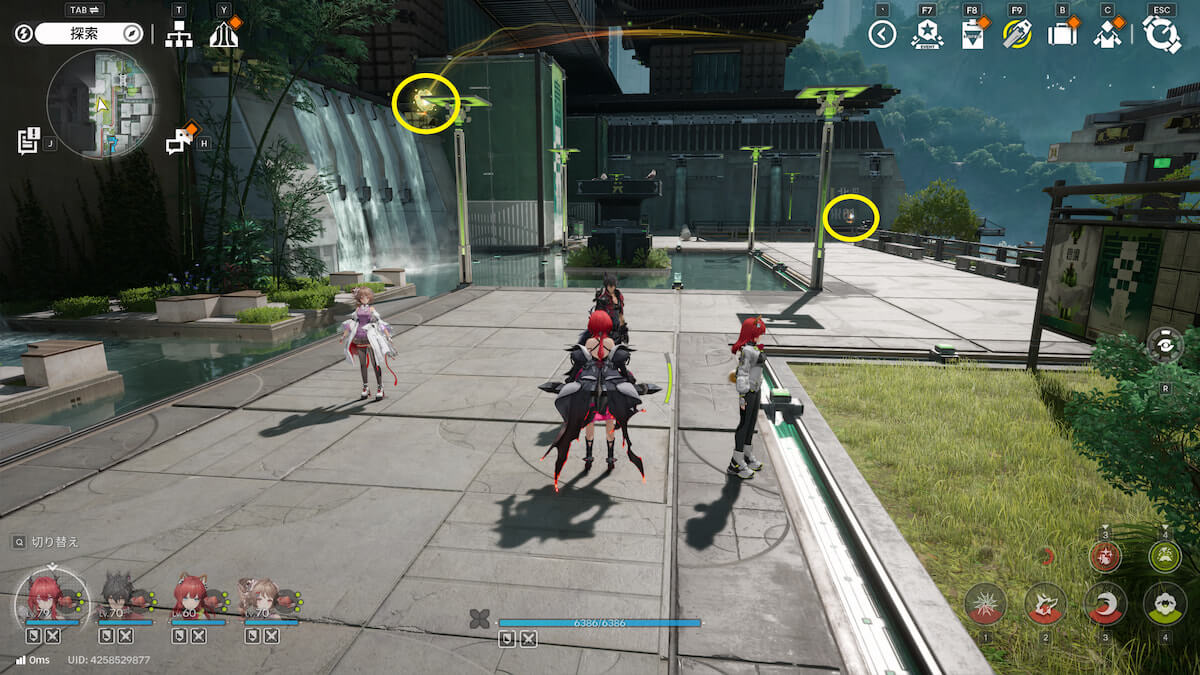Open the suitcase backpack inventory

[x=1062, y=35]
